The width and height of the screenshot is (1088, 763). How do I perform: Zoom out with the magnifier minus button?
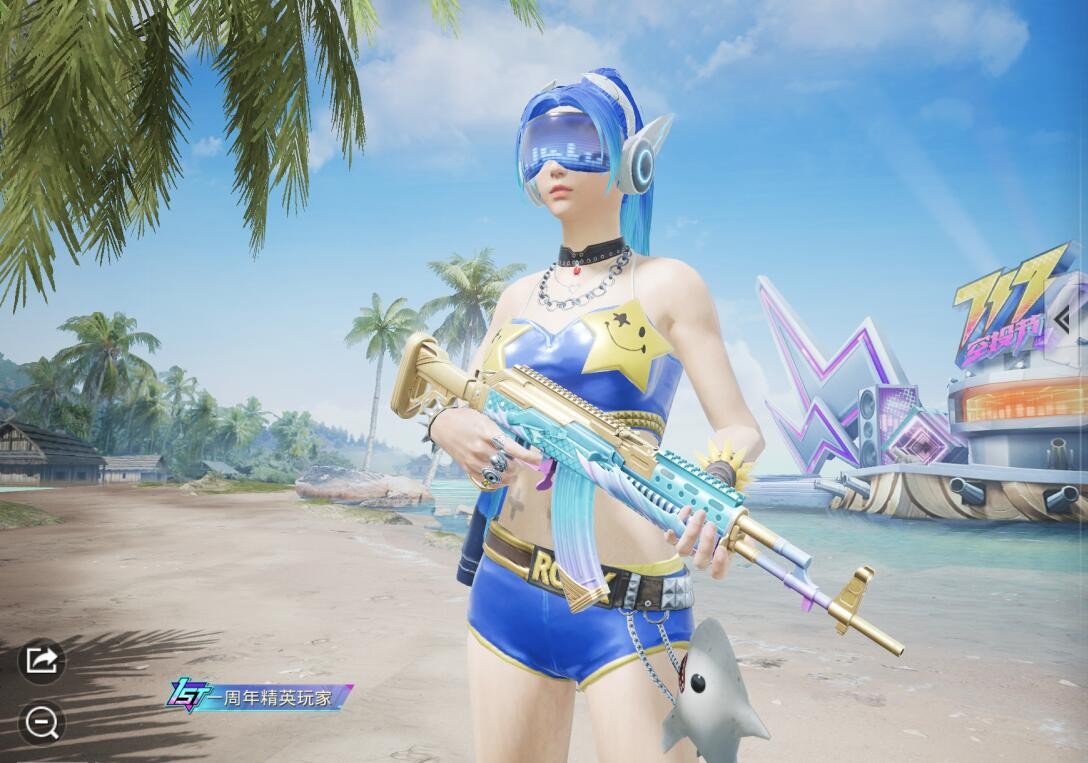coord(42,722)
